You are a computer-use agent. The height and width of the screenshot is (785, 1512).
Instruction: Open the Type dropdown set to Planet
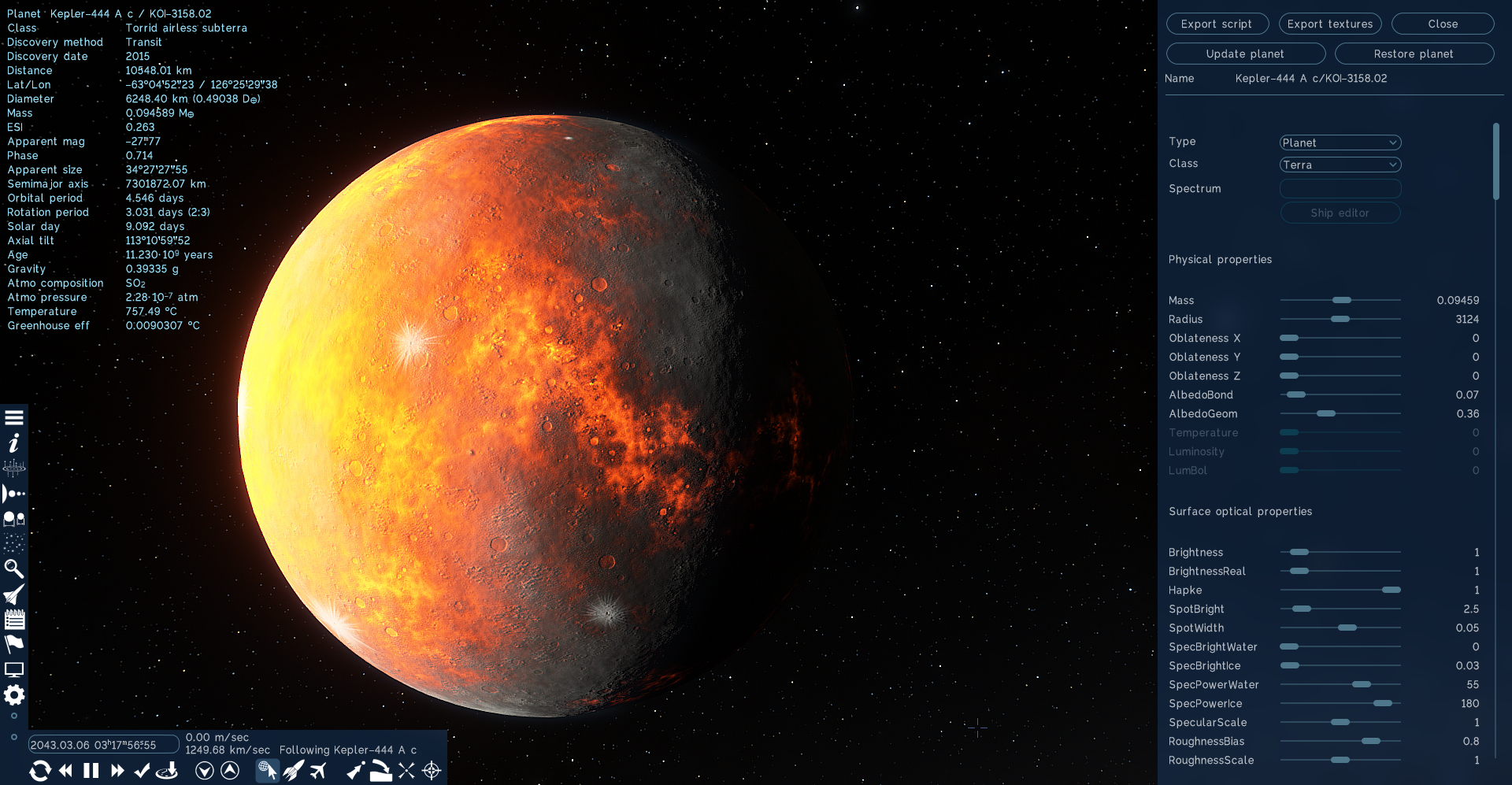[x=1340, y=143]
